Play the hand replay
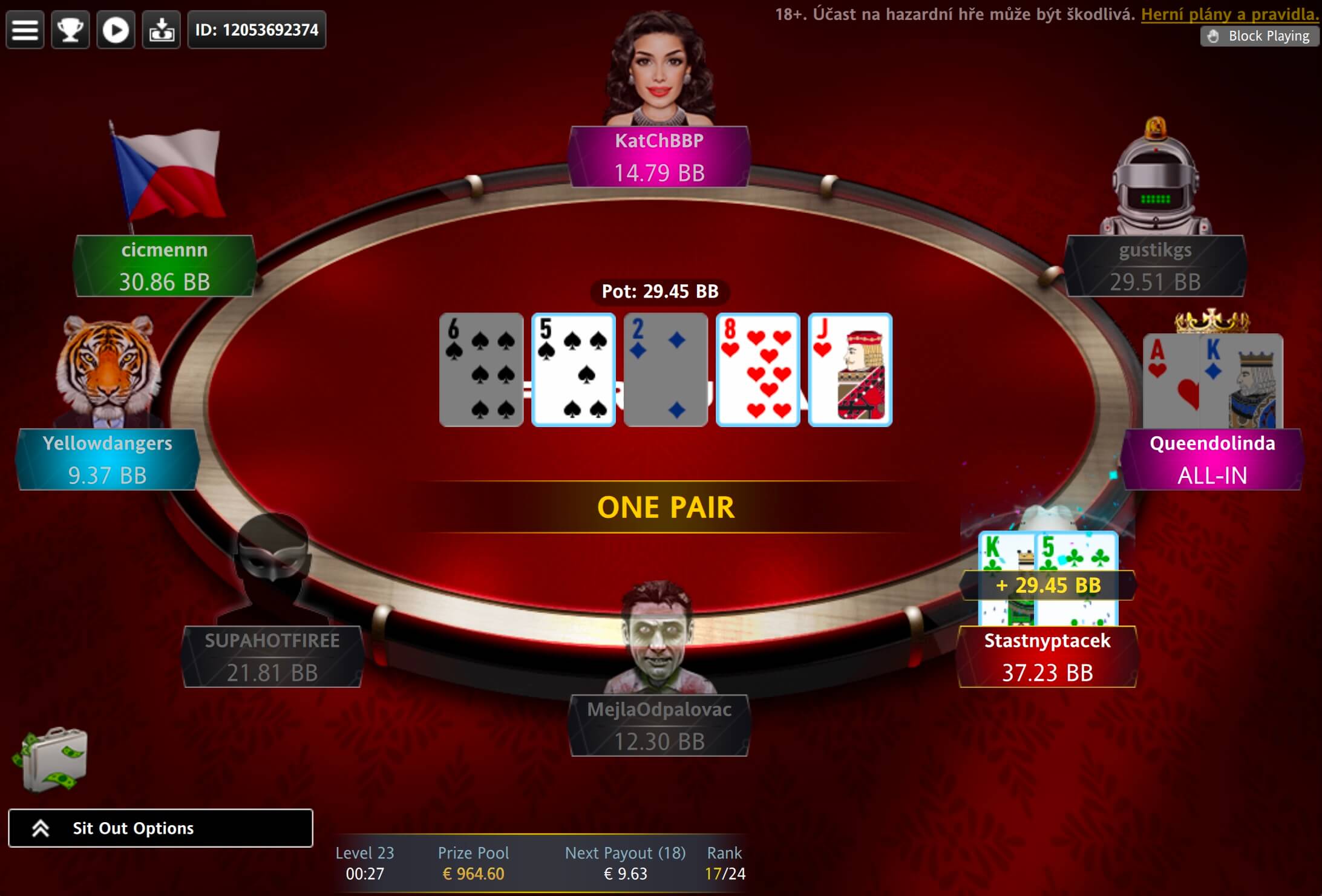Viewport: 1322px width, 896px height. pyautogui.click(x=116, y=30)
